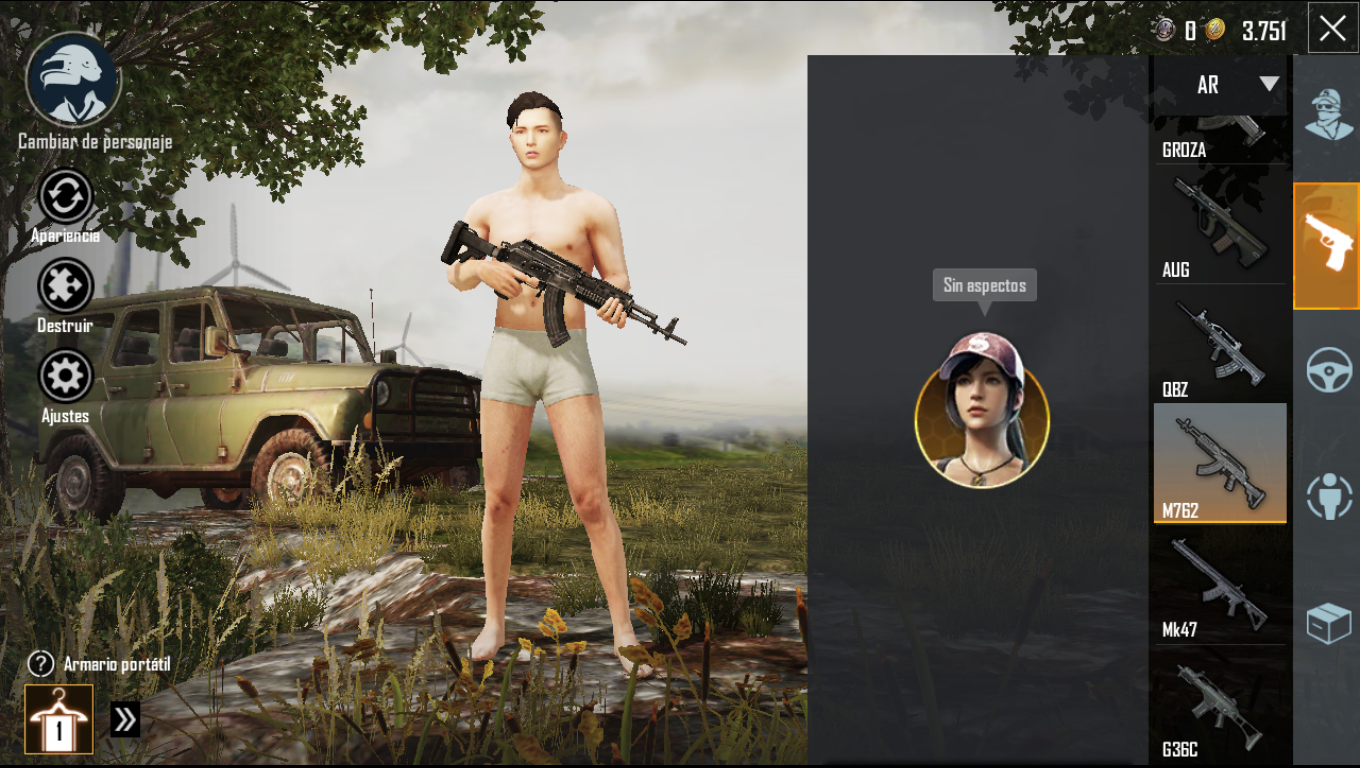Open Ajustes gear settings
This screenshot has height=768, width=1360.
(x=65, y=377)
